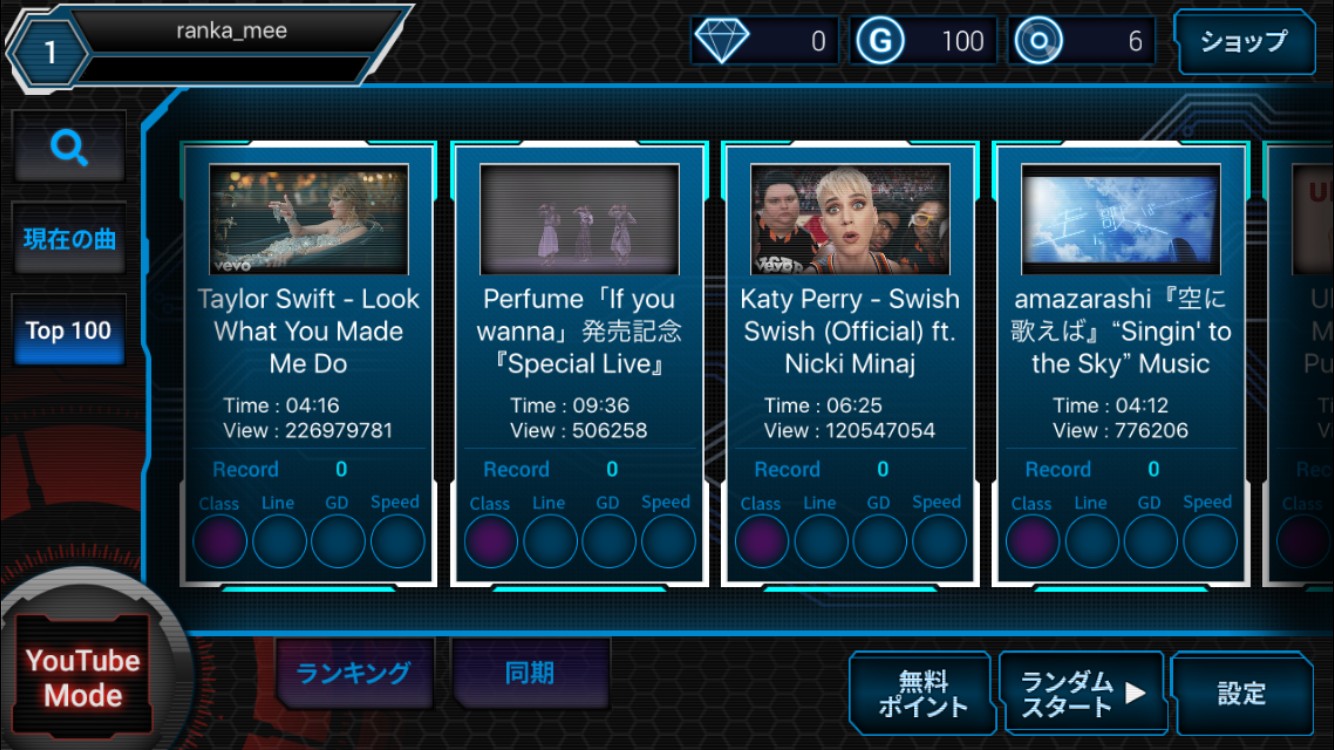The width and height of the screenshot is (1334, 750).
Task: Toggle the YouTube Mode dial button
Action: pos(83,677)
